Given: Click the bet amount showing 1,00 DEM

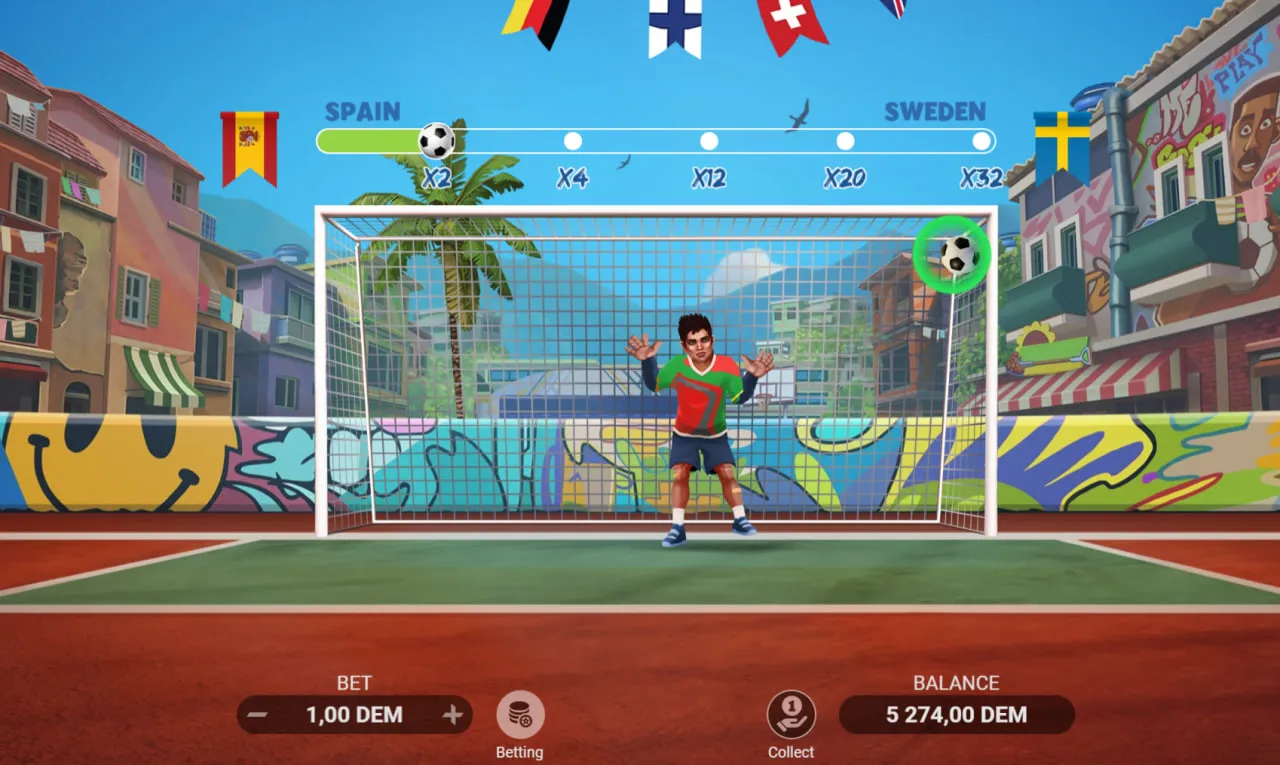Looking at the screenshot, I should [x=354, y=715].
